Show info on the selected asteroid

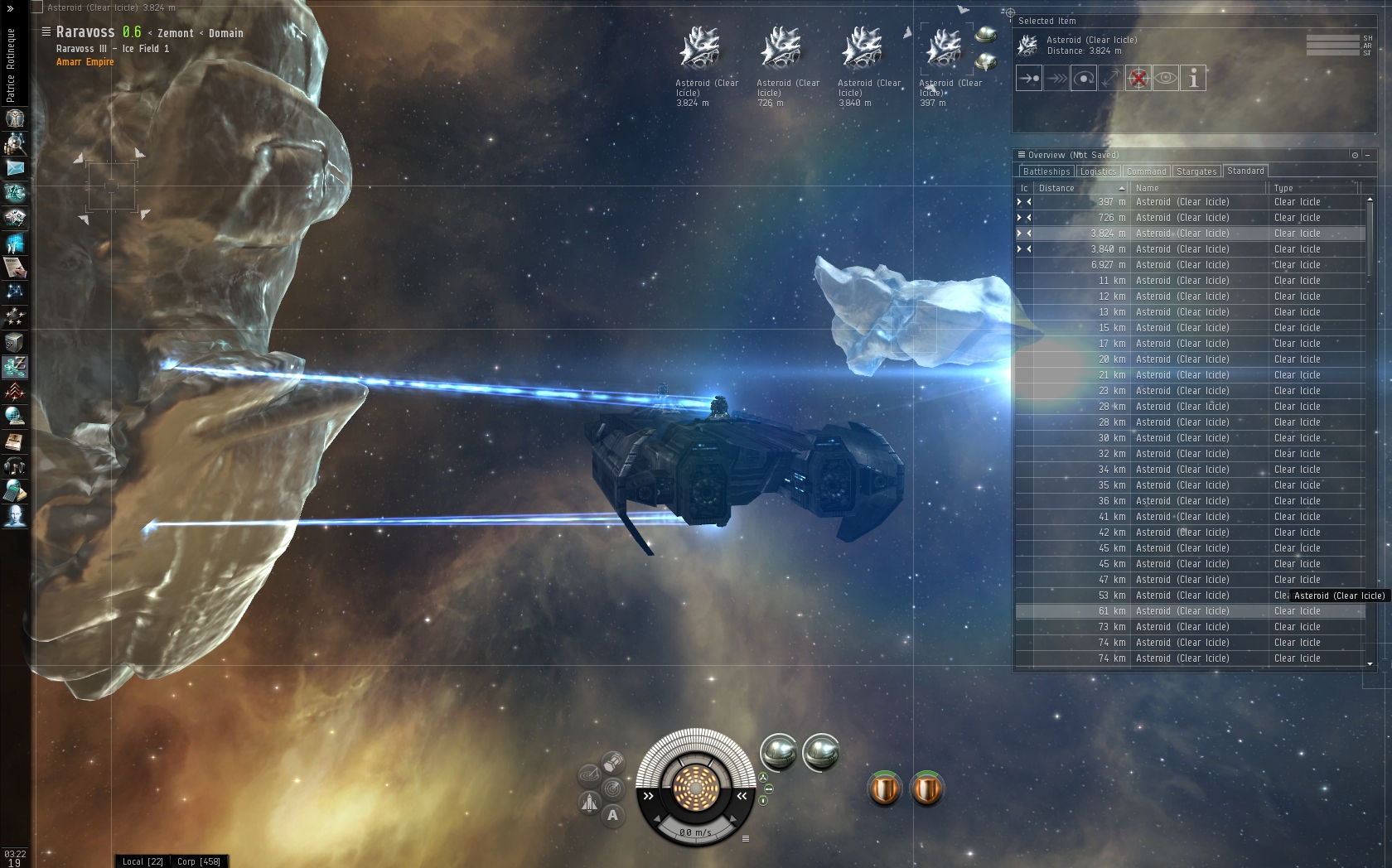1193,79
